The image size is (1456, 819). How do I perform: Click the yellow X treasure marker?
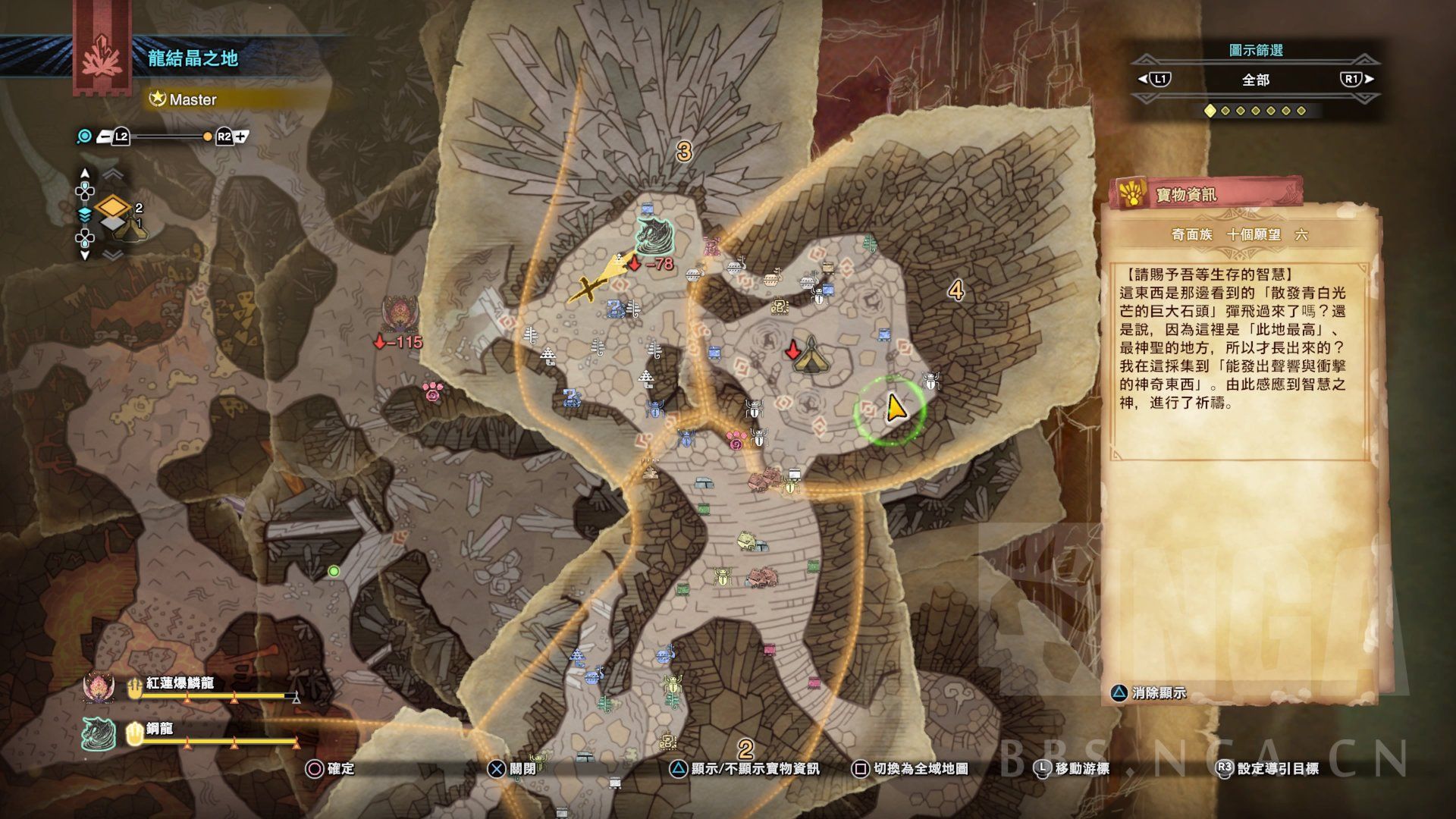click(588, 287)
